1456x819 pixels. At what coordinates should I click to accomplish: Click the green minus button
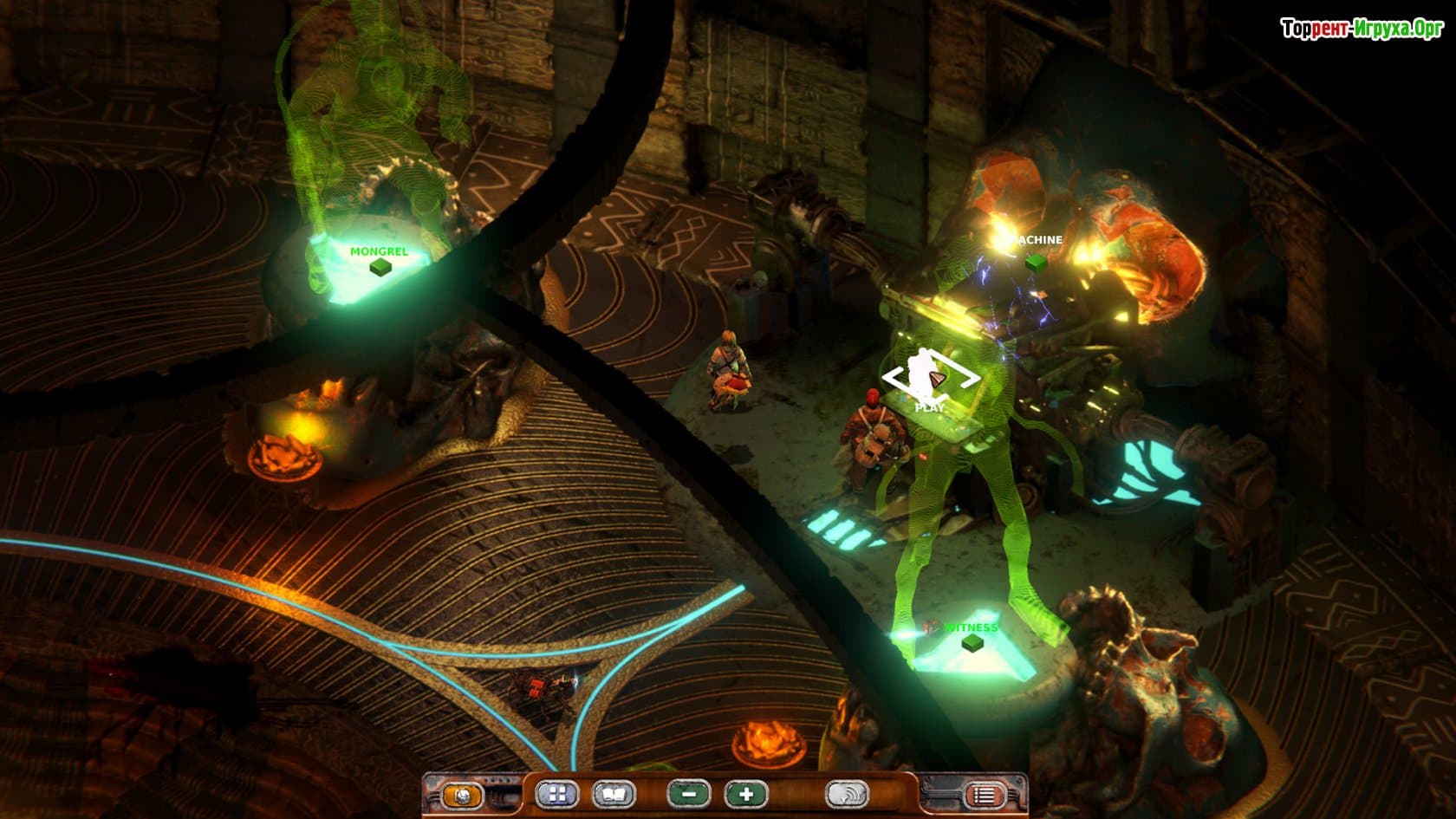pos(689,794)
